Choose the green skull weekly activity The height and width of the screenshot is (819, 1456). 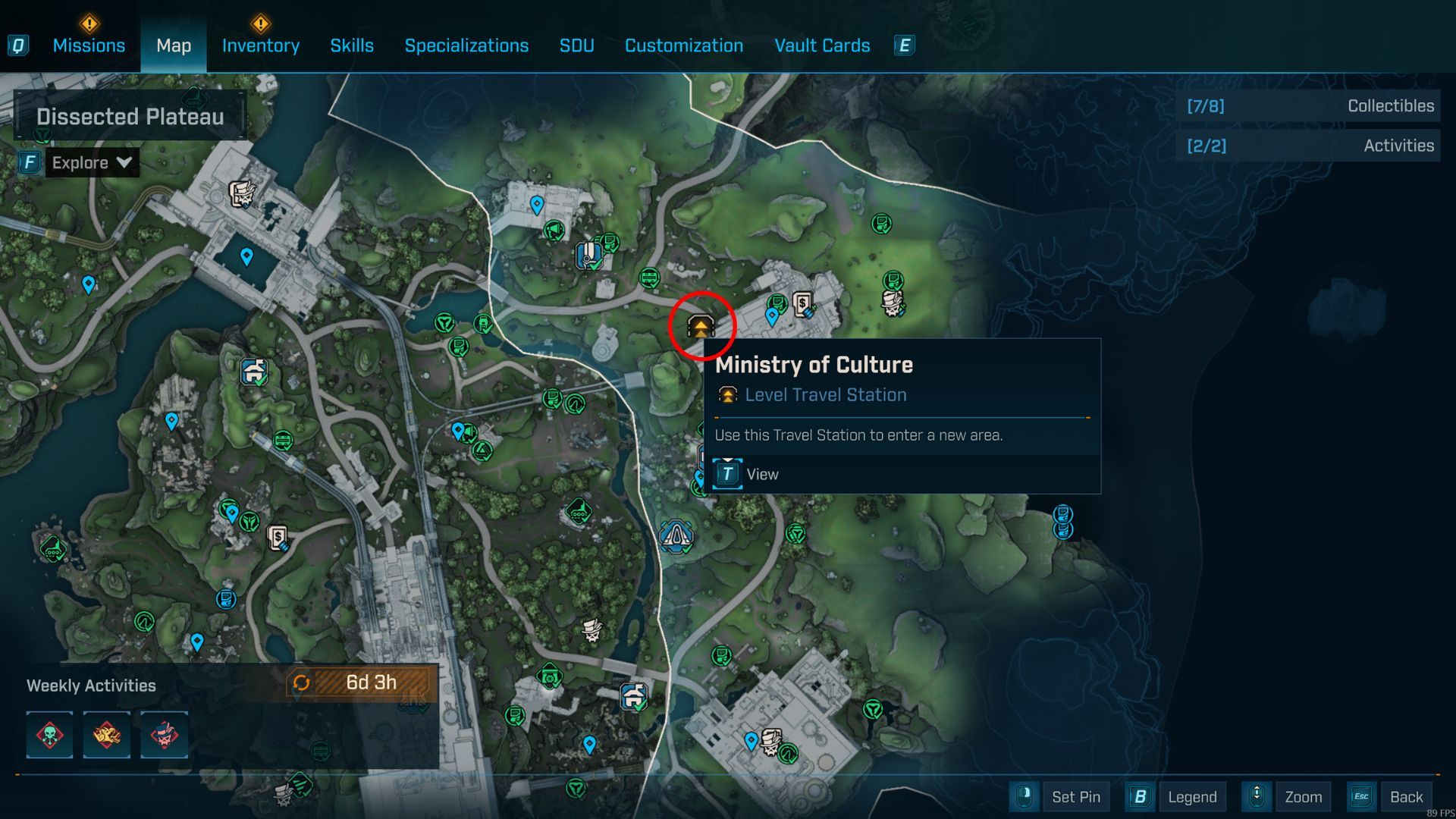coord(50,735)
